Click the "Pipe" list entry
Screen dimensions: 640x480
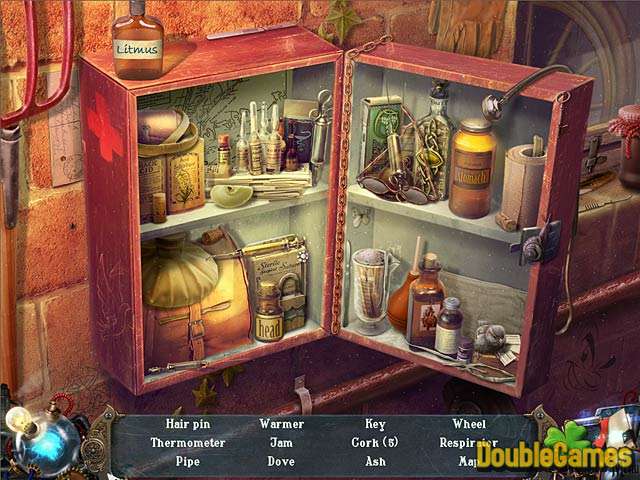188,461
